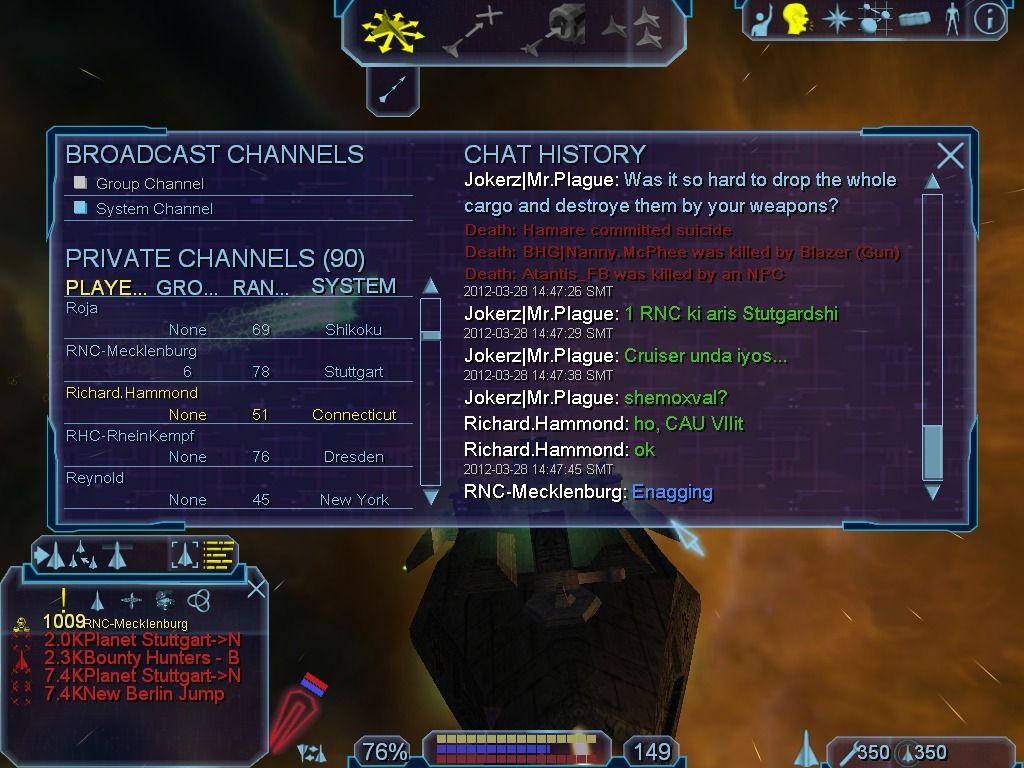
Task: Click the player list scroll-down arrow
Action: [431, 497]
